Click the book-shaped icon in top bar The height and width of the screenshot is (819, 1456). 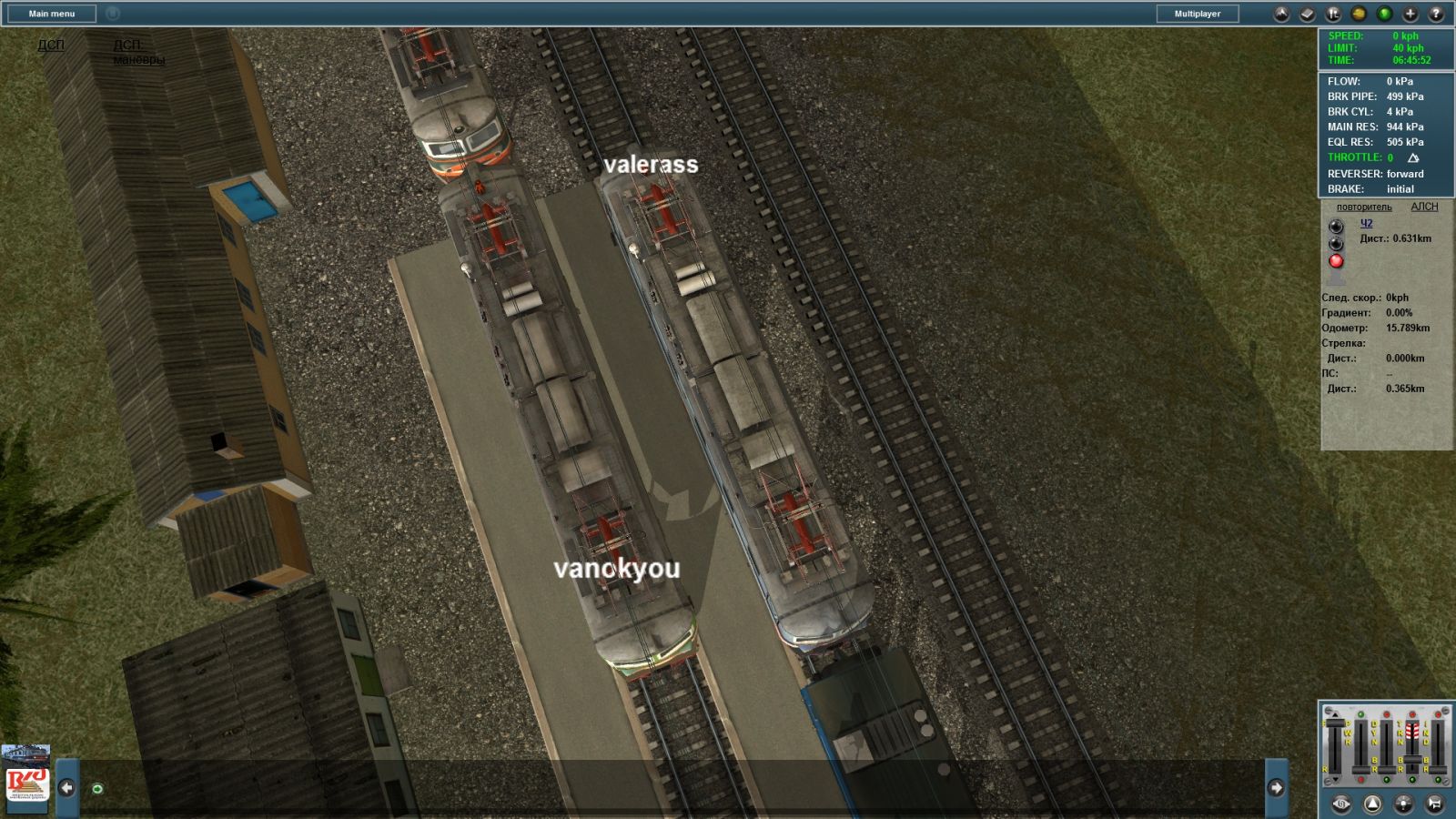(1307, 14)
